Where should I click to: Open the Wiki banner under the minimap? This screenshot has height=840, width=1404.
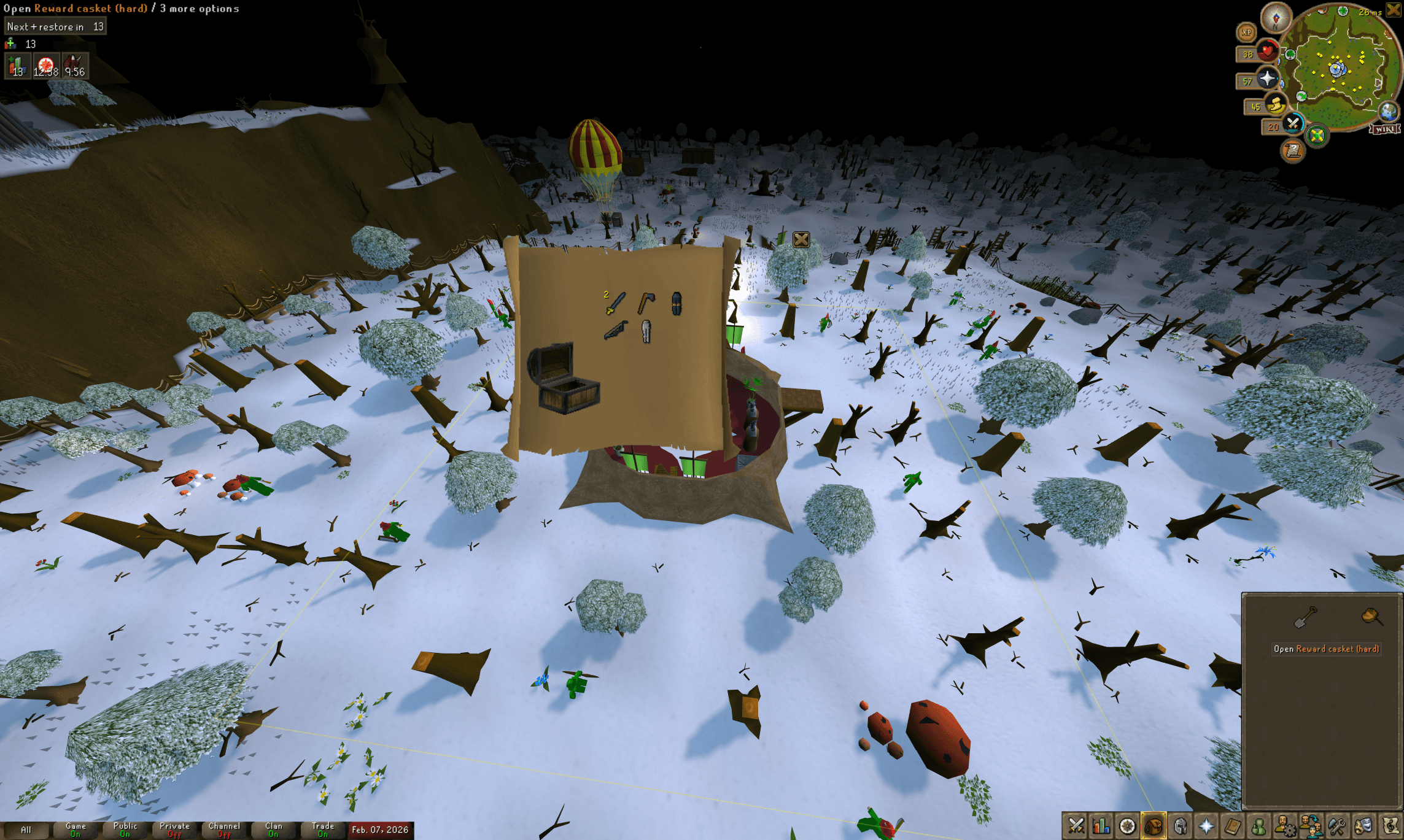point(1385,129)
